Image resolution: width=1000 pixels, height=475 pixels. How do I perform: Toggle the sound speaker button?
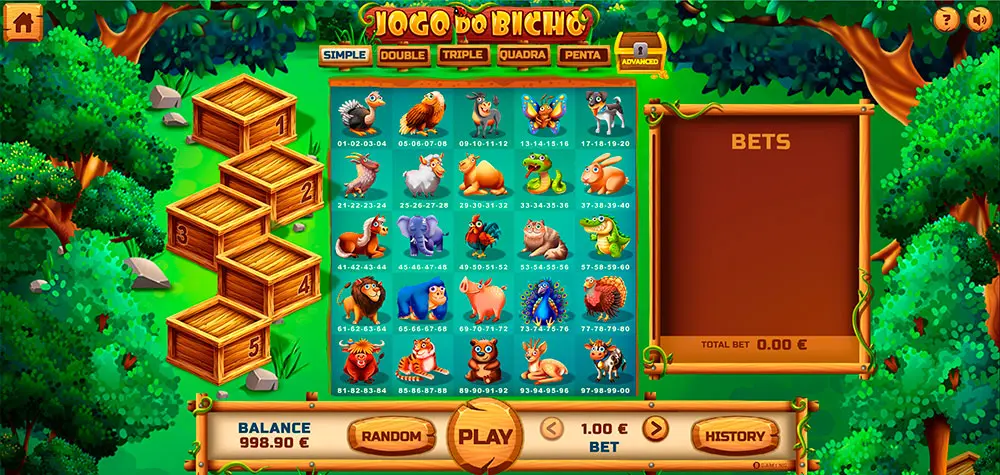tap(978, 20)
